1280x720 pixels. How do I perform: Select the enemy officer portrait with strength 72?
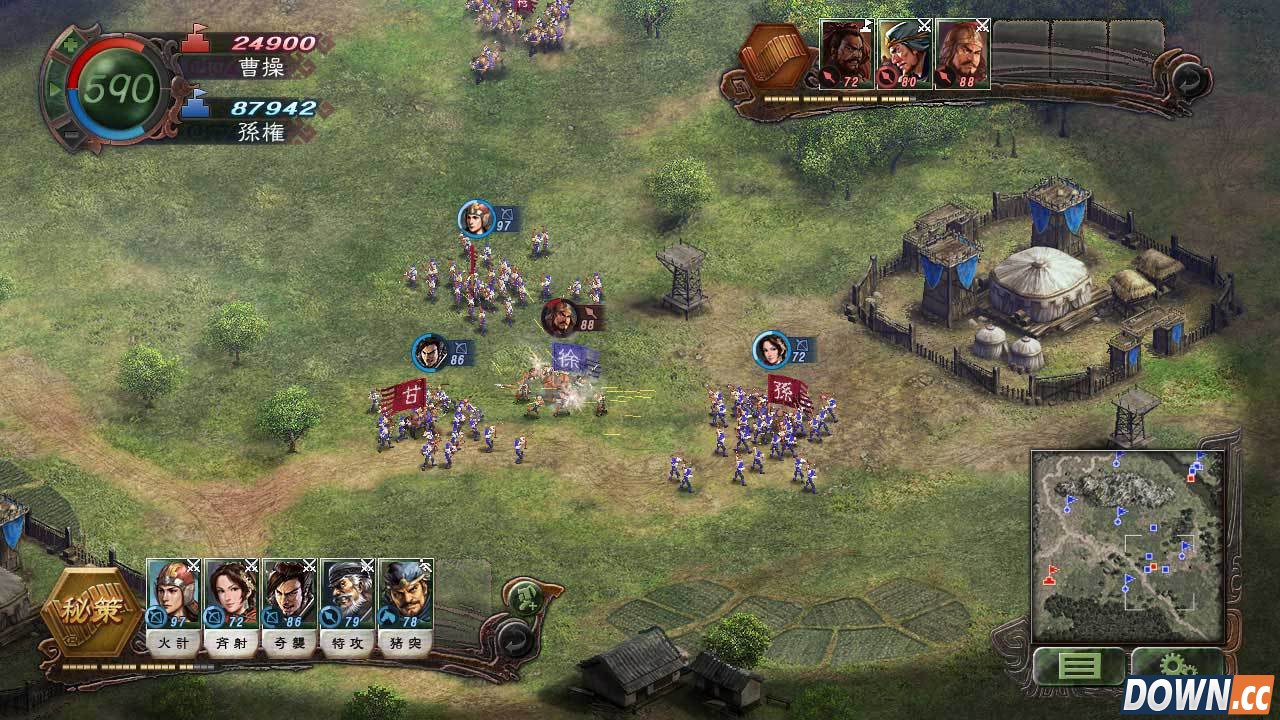(x=847, y=54)
